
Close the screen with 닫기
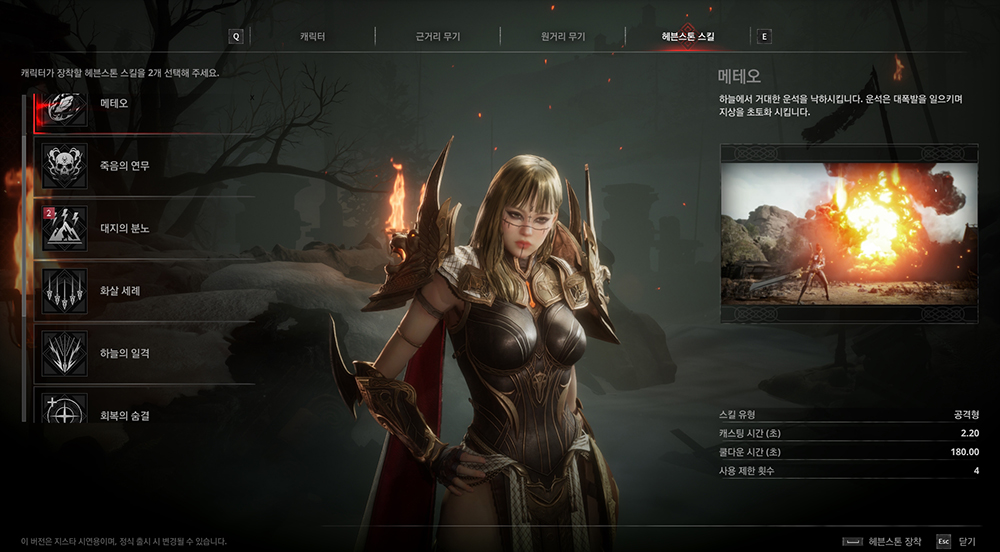(957, 541)
